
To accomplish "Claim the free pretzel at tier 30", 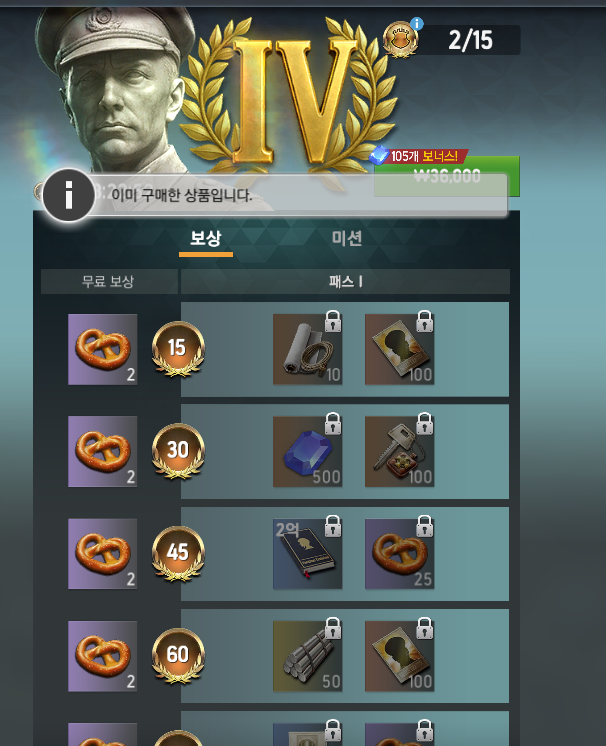I will pos(103,451).
